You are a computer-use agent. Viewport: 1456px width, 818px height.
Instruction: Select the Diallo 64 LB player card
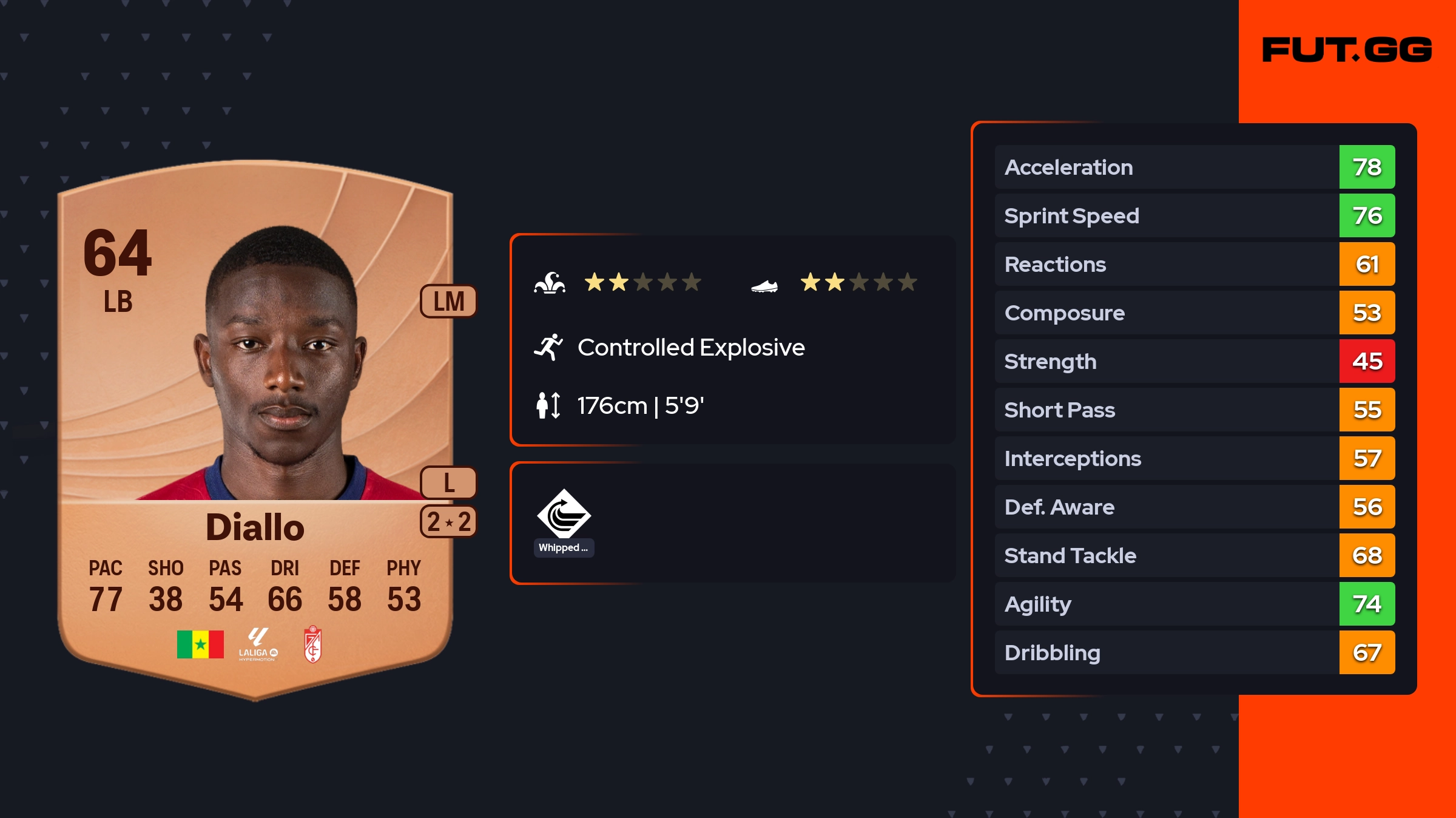coord(255,425)
